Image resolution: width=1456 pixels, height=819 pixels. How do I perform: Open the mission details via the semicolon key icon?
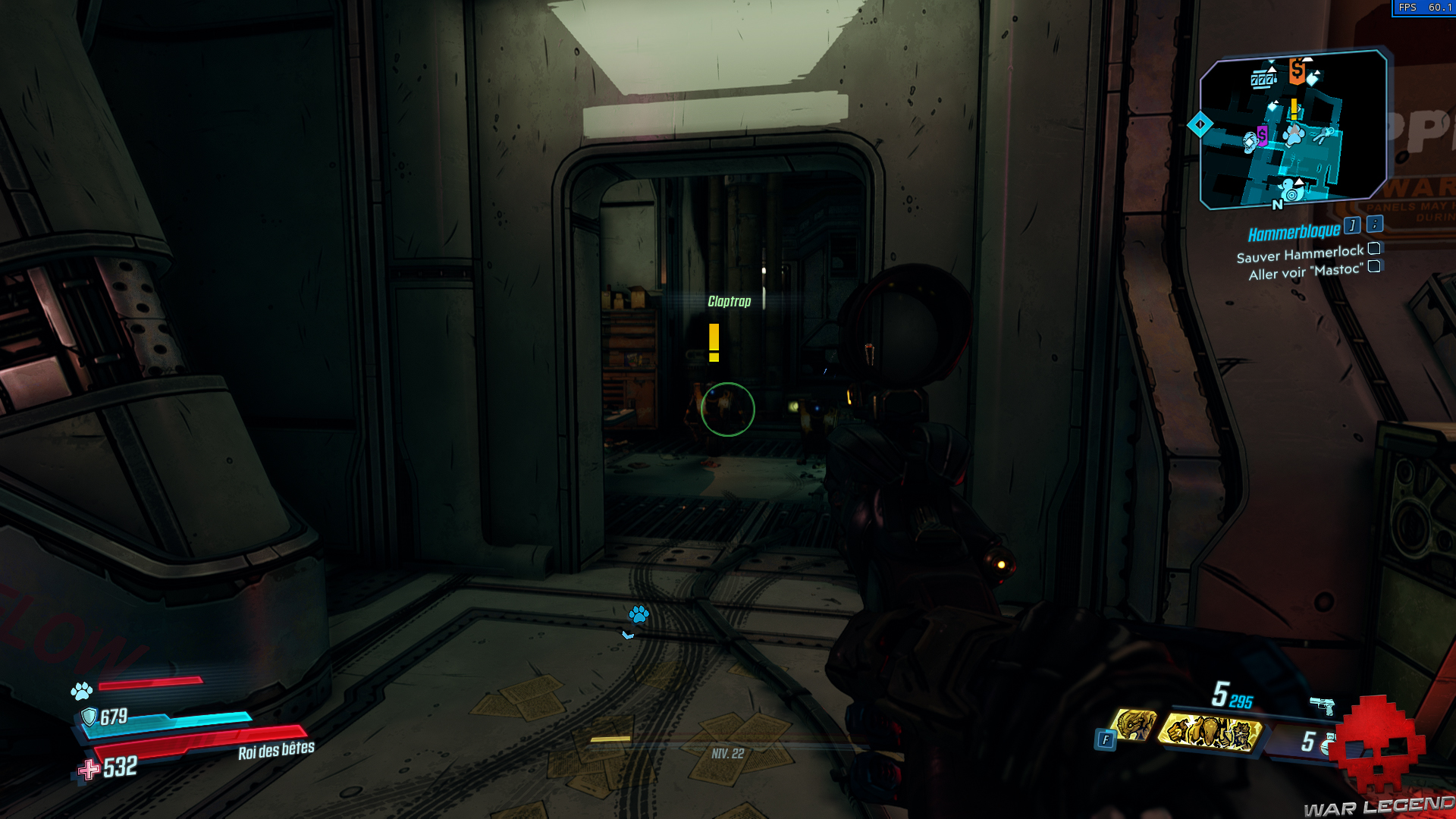[x=1374, y=225]
